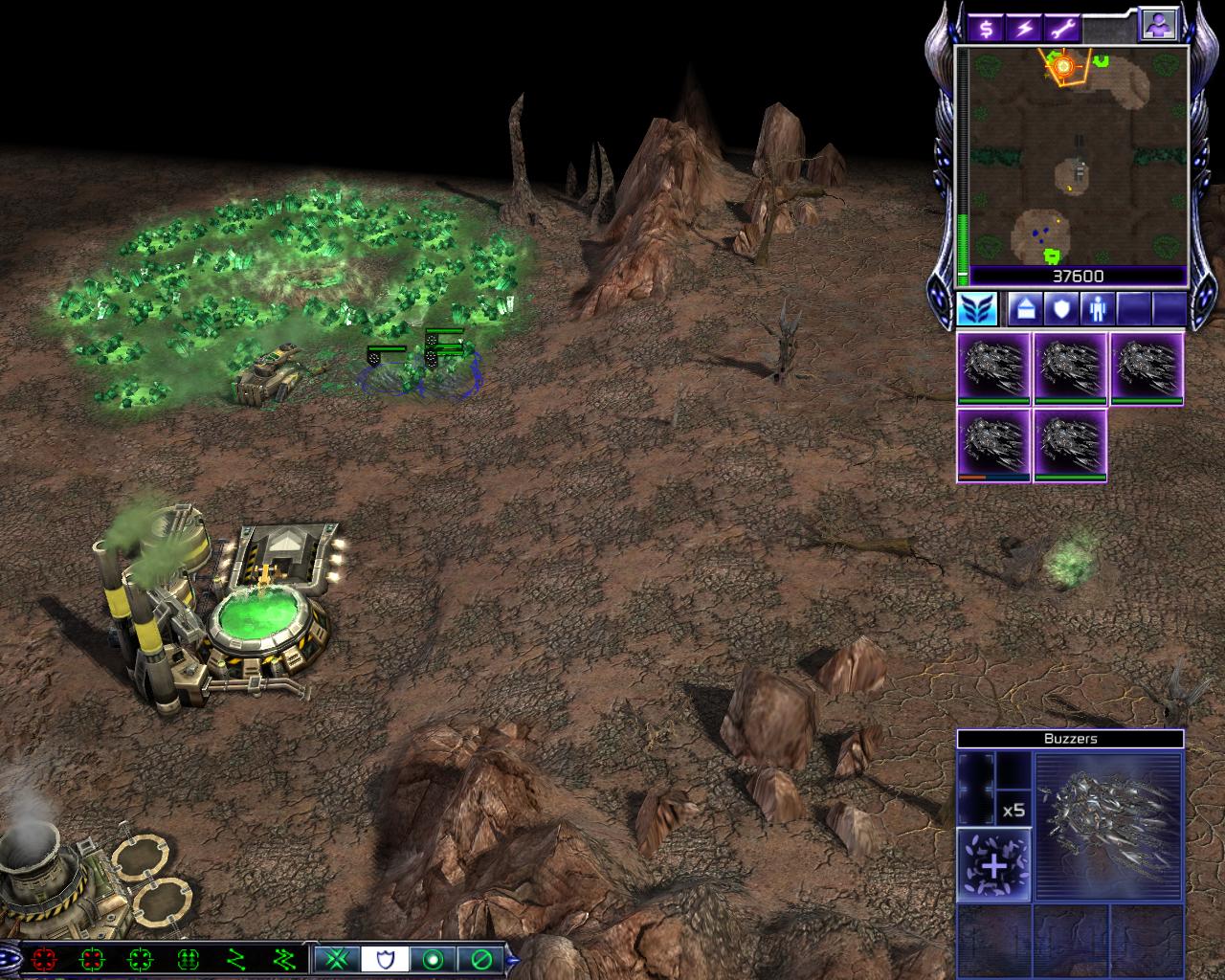Image resolution: width=1225 pixels, height=980 pixels.
Task: Toggle the lightning bolt power mode
Action: 1024,29
